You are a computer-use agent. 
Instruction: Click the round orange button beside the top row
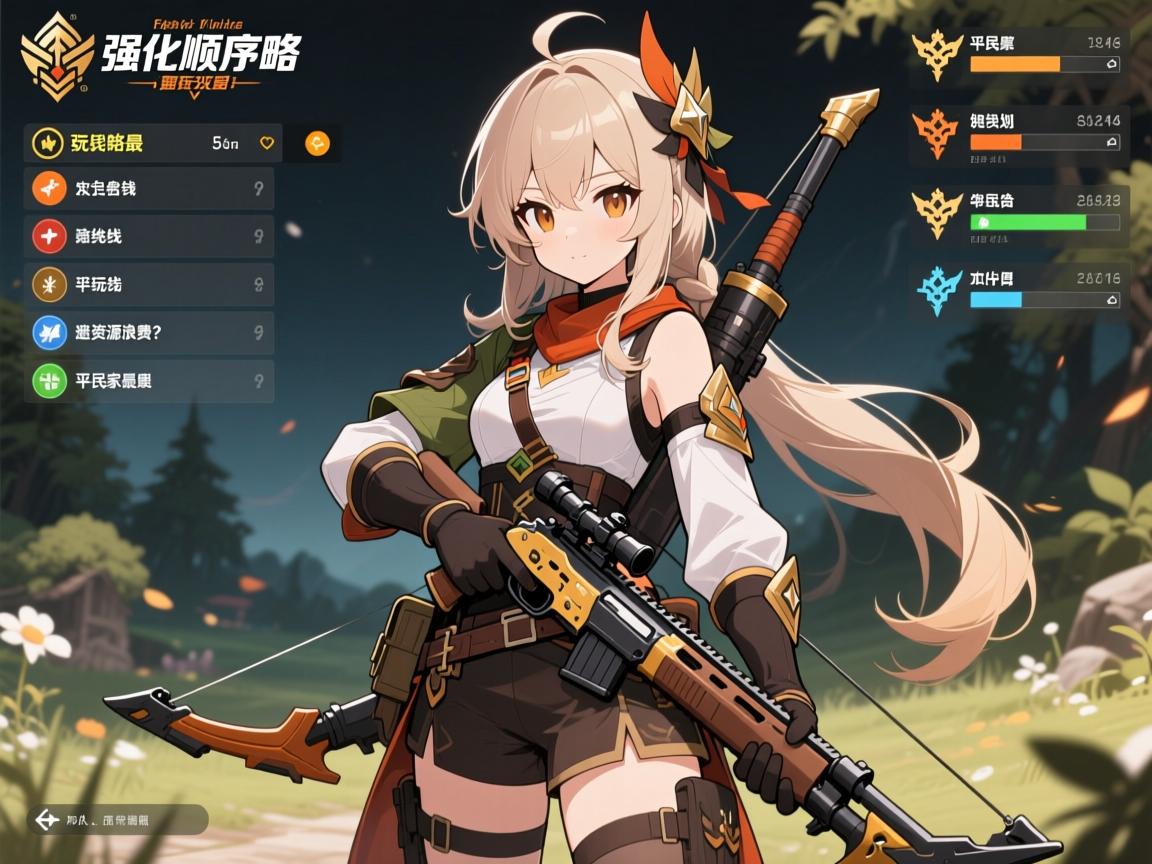[x=317, y=143]
